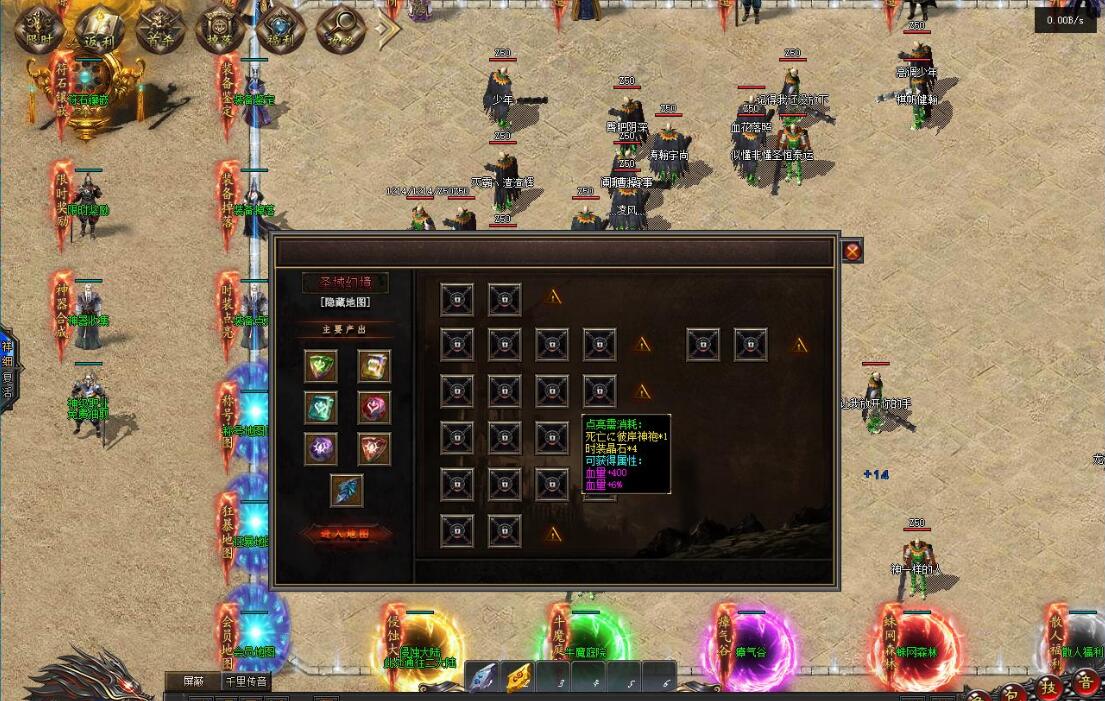Select the teal rune tablet reward icon
Image resolution: width=1105 pixels, height=701 pixels.
(321, 407)
